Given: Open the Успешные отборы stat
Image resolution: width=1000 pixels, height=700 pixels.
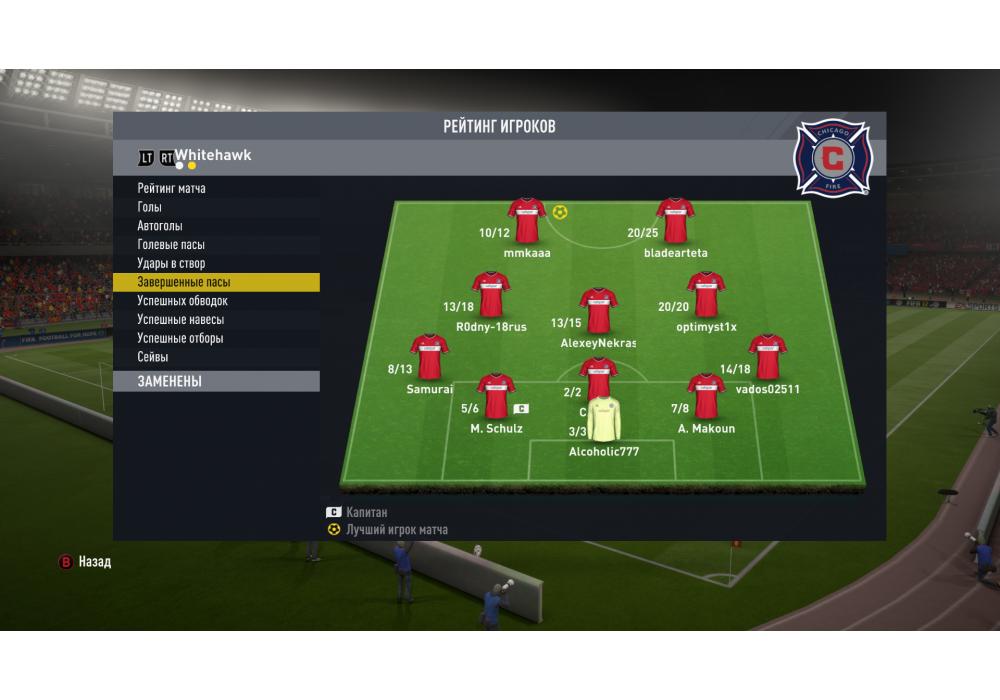Looking at the screenshot, I should (180, 339).
